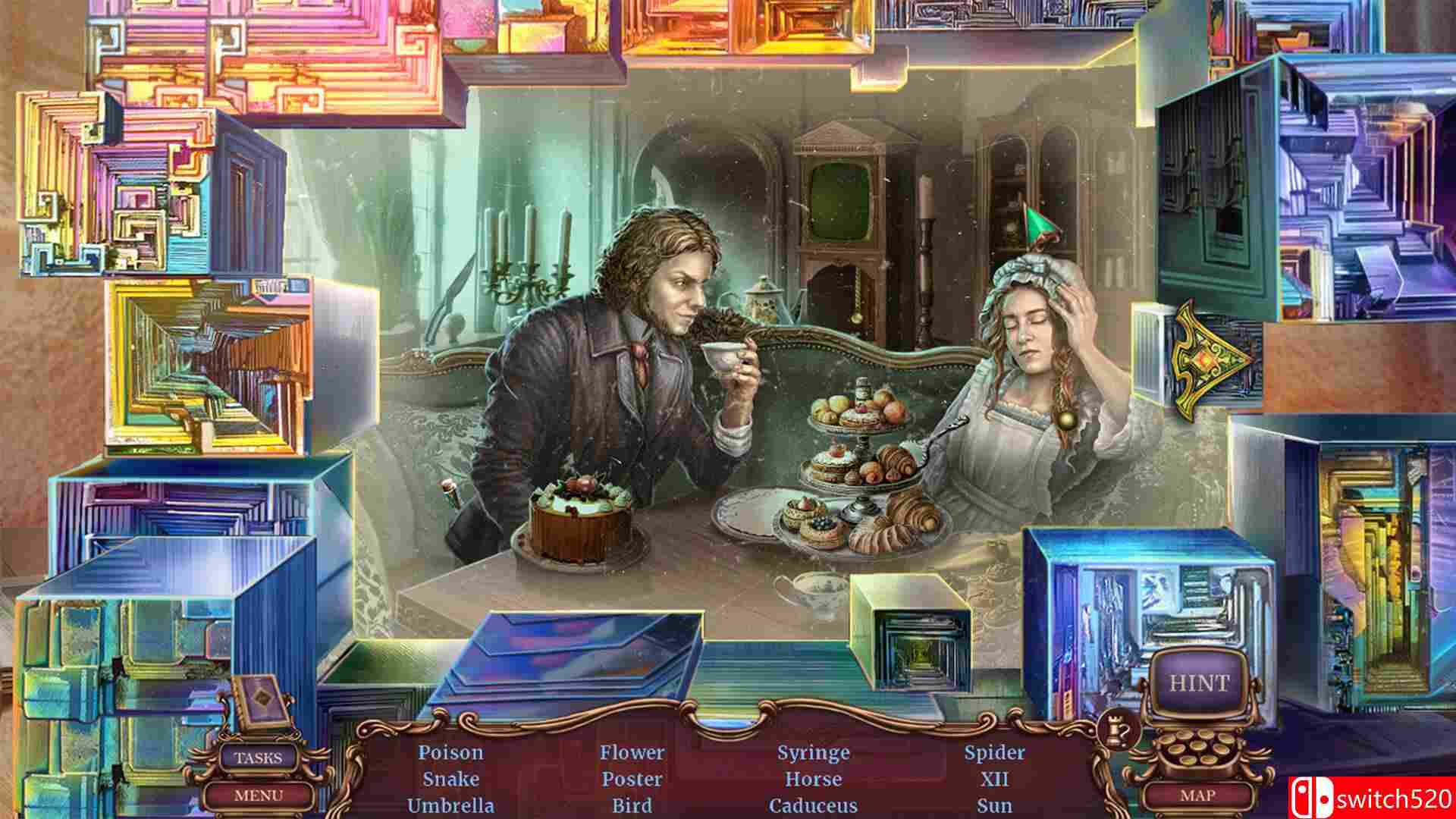This screenshot has width=1456, height=819.
Task: Select 'Umbrella' from the word list
Action: [450, 806]
